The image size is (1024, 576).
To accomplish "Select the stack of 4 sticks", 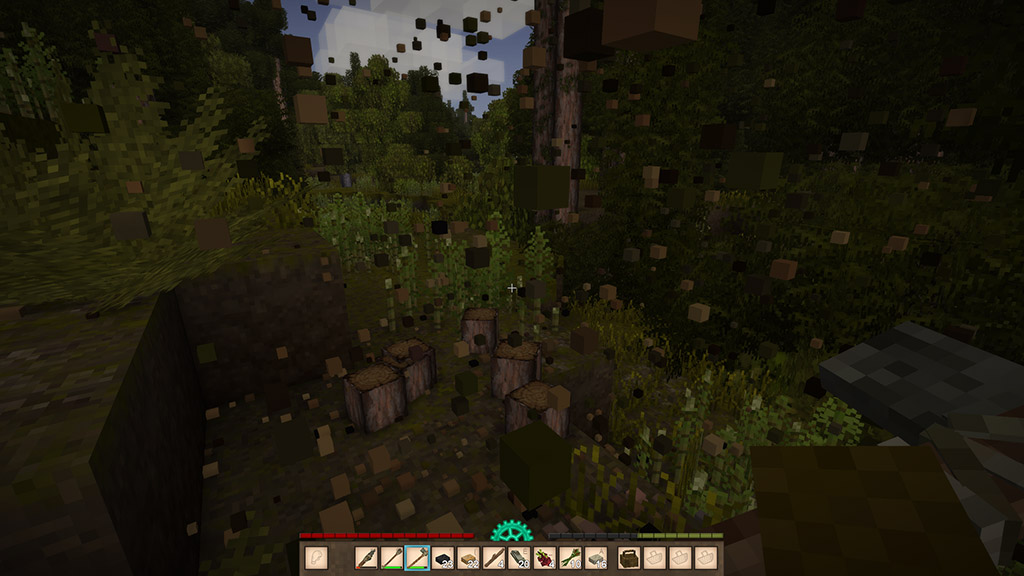I will [494, 558].
